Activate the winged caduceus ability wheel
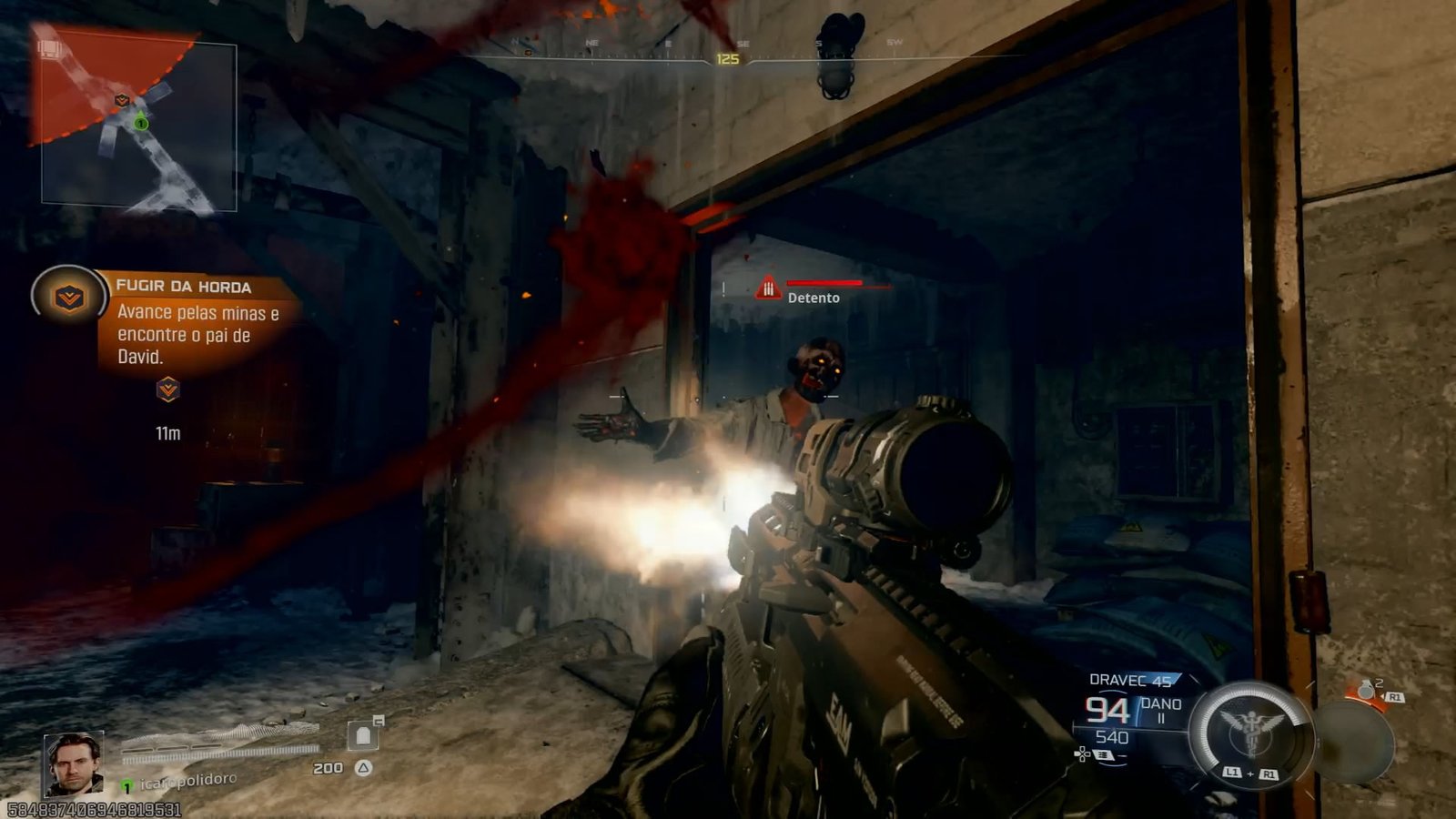The width and height of the screenshot is (1456, 819). point(1251,731)
